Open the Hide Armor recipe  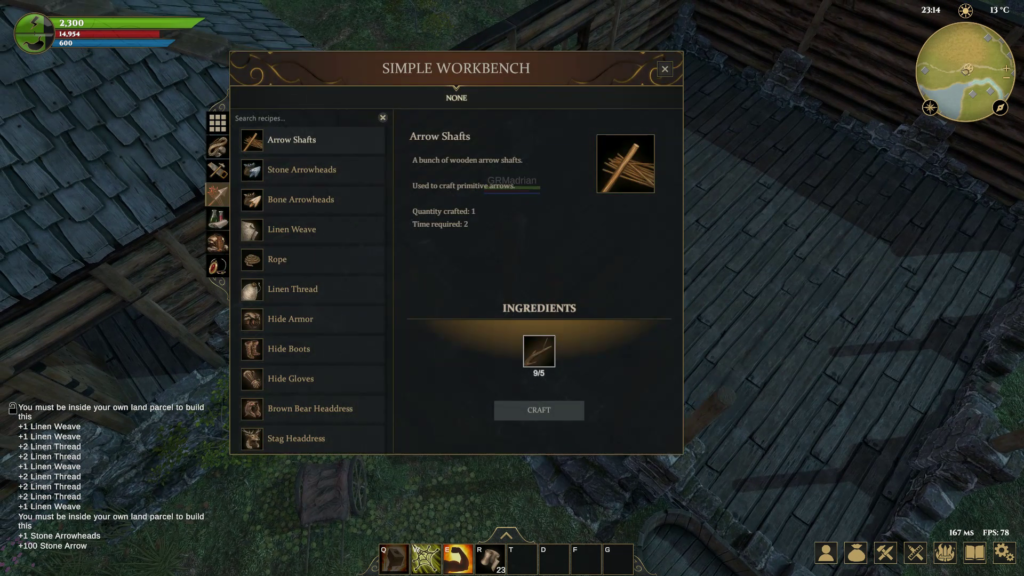312,319
